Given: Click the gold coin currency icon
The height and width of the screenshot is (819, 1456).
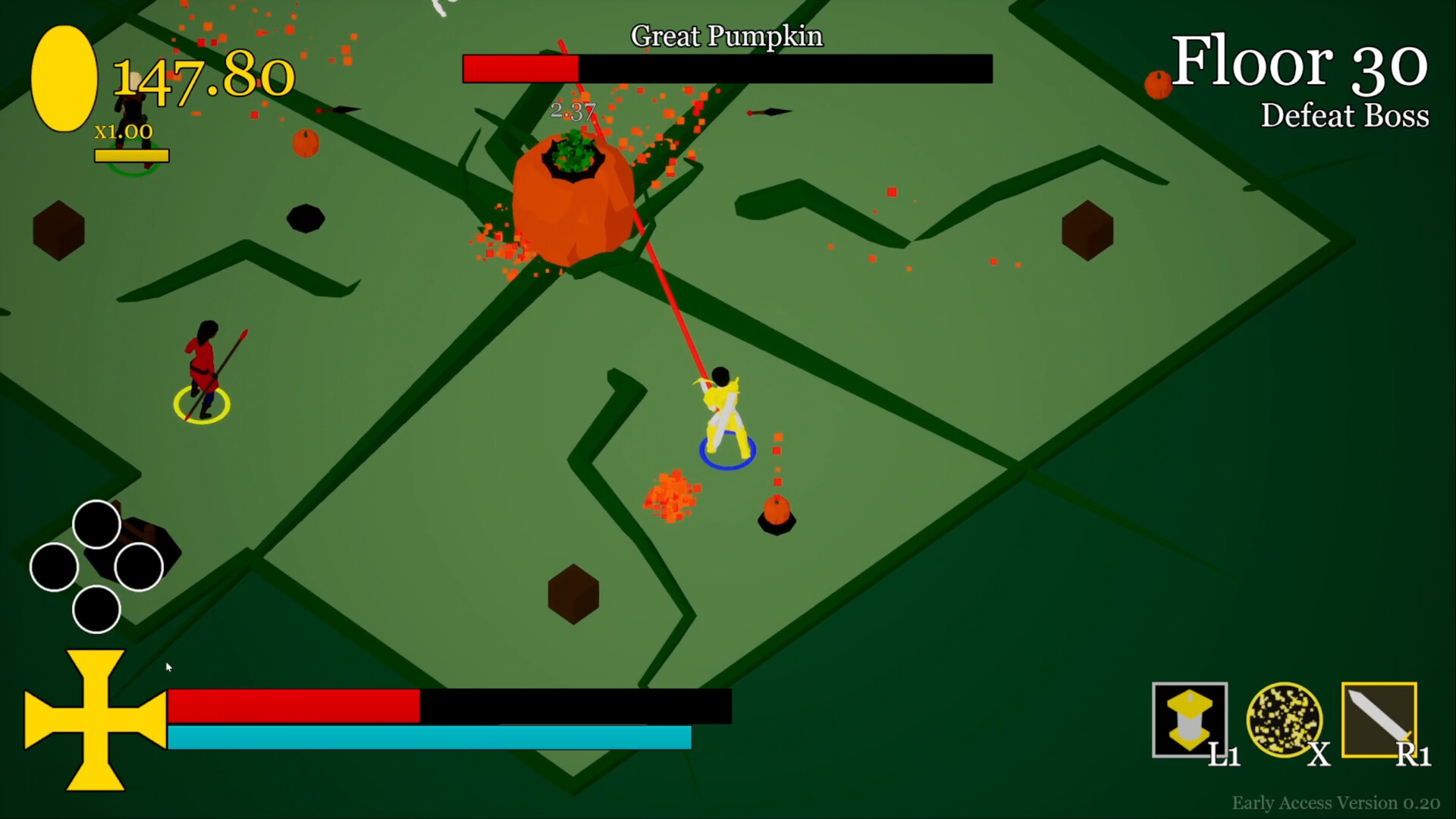Looking at the screenshot, I should tap(64, 76).
